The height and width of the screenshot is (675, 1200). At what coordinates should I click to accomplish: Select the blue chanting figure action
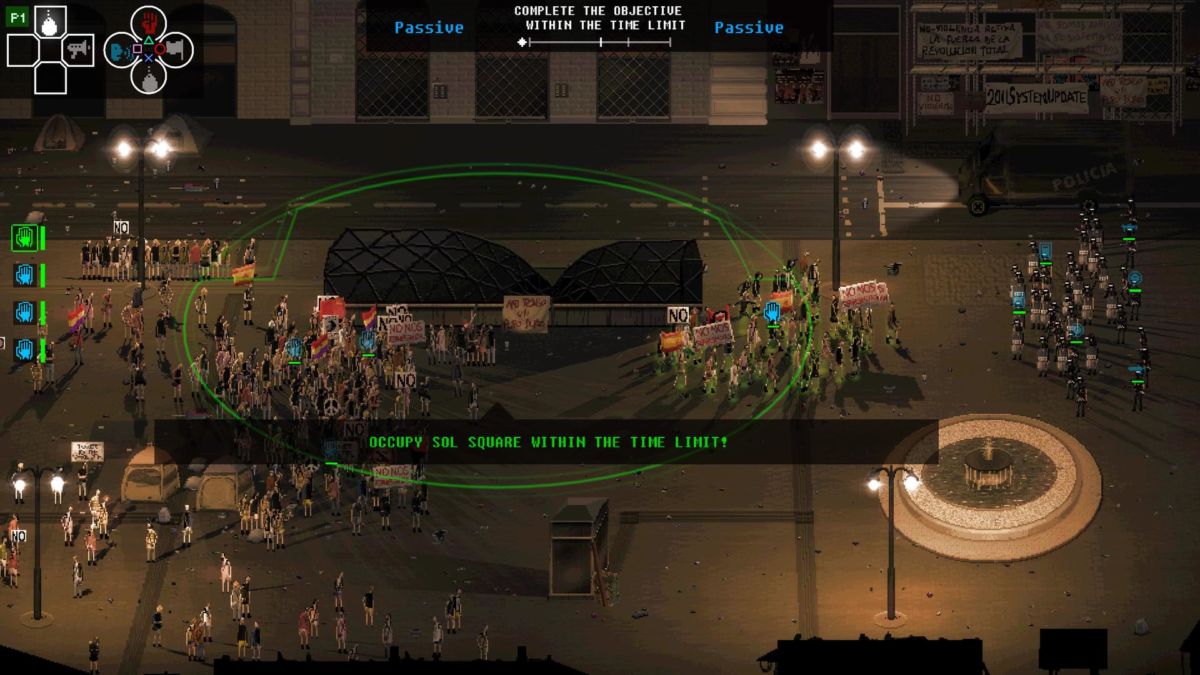pyautogui.click(x=120, y=48)
